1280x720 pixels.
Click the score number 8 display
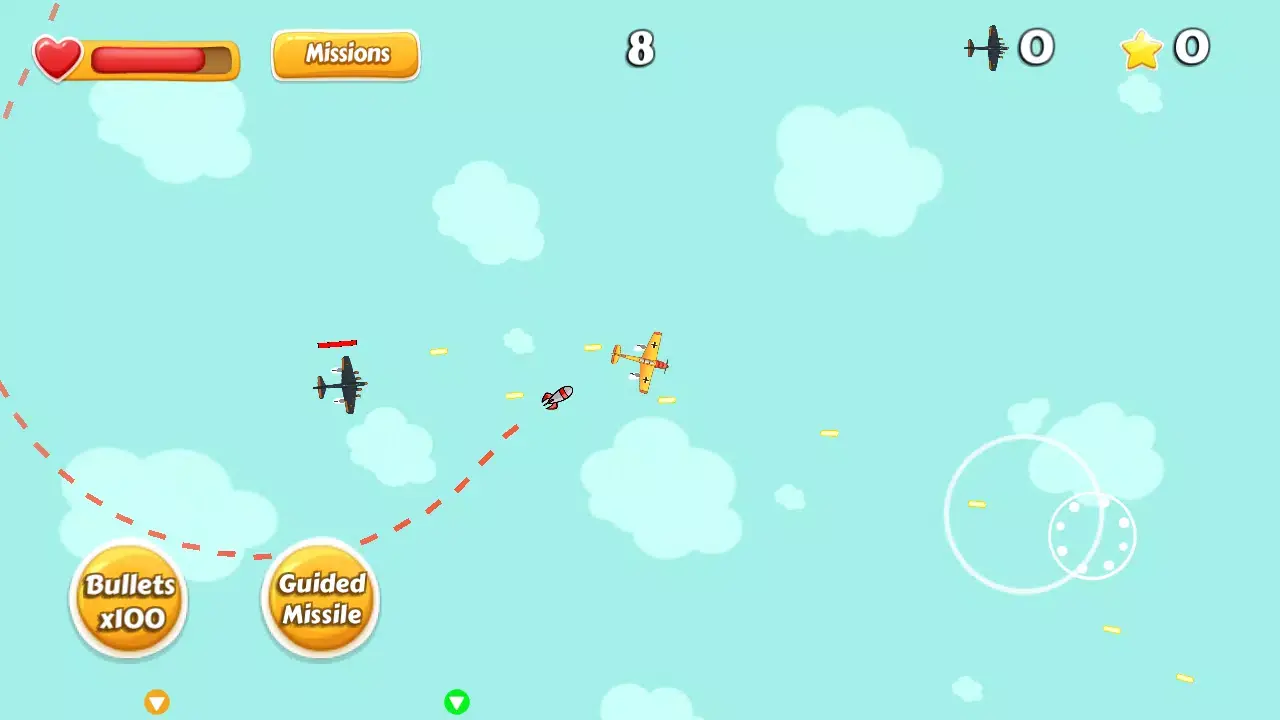(640, 49)
